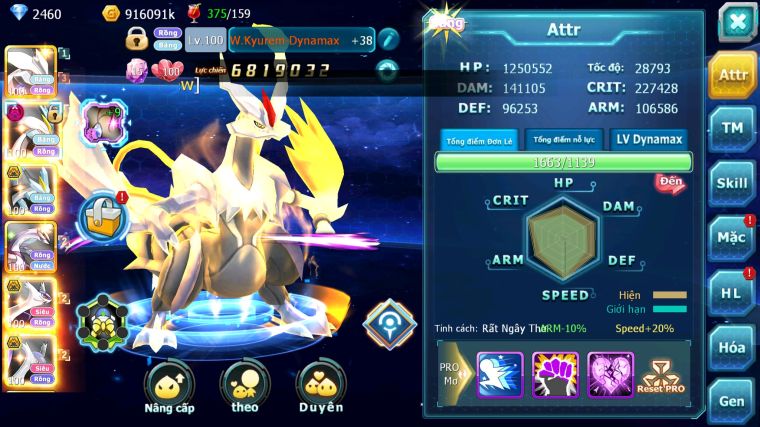
Task: Click the pencil edit icon beside the name
Action: 389,40
